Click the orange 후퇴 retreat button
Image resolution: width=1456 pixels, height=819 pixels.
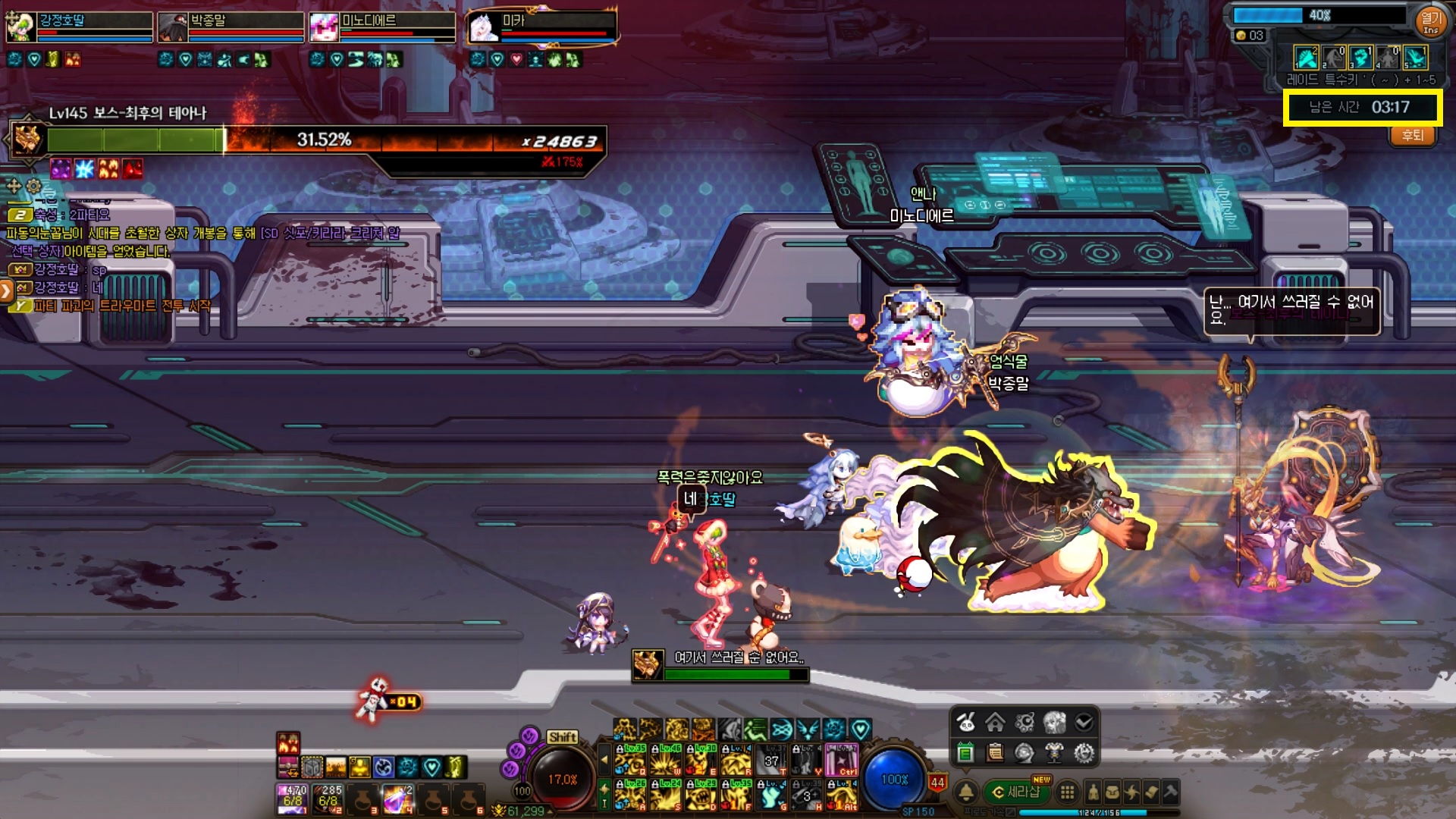tap(1412, 136)
